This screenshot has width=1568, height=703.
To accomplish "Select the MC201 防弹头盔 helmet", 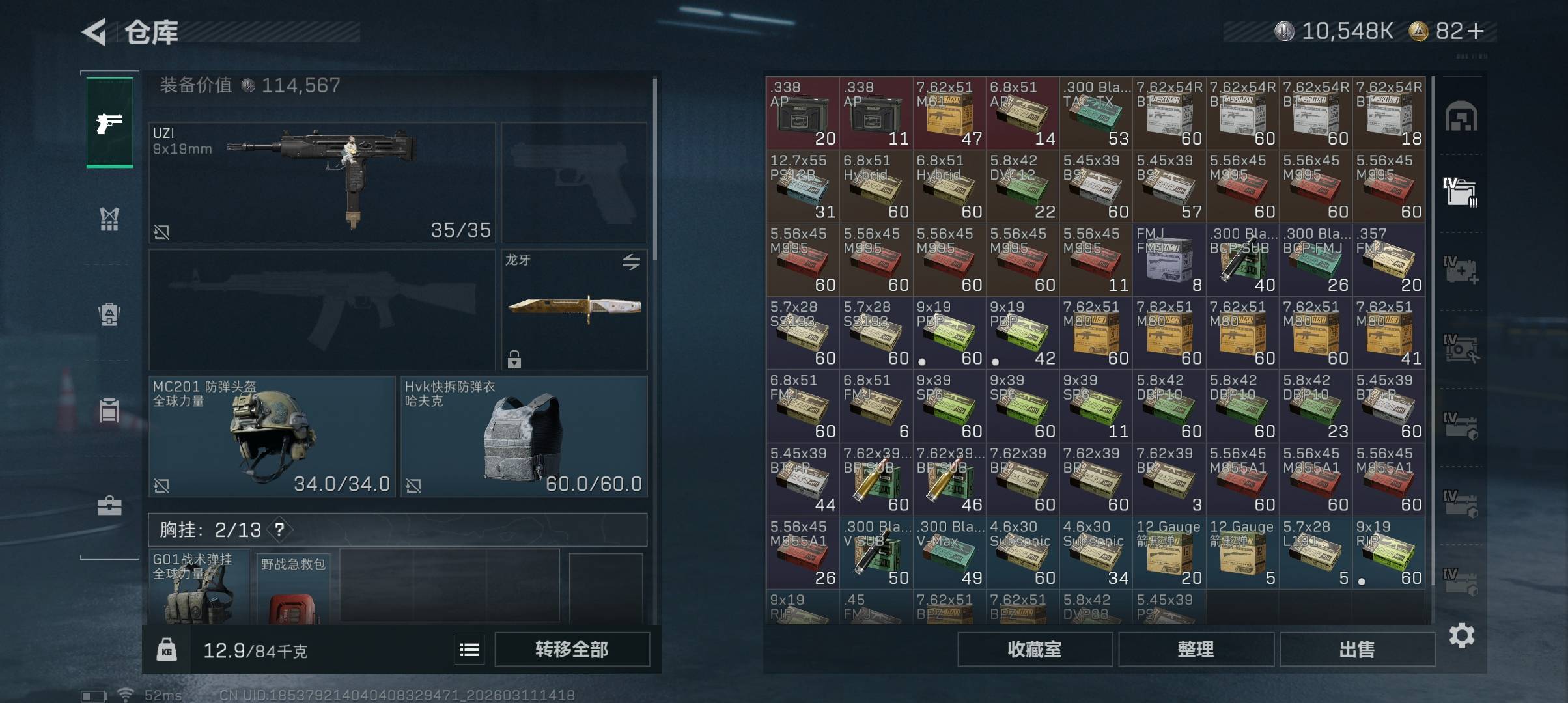I will (272, 435).
